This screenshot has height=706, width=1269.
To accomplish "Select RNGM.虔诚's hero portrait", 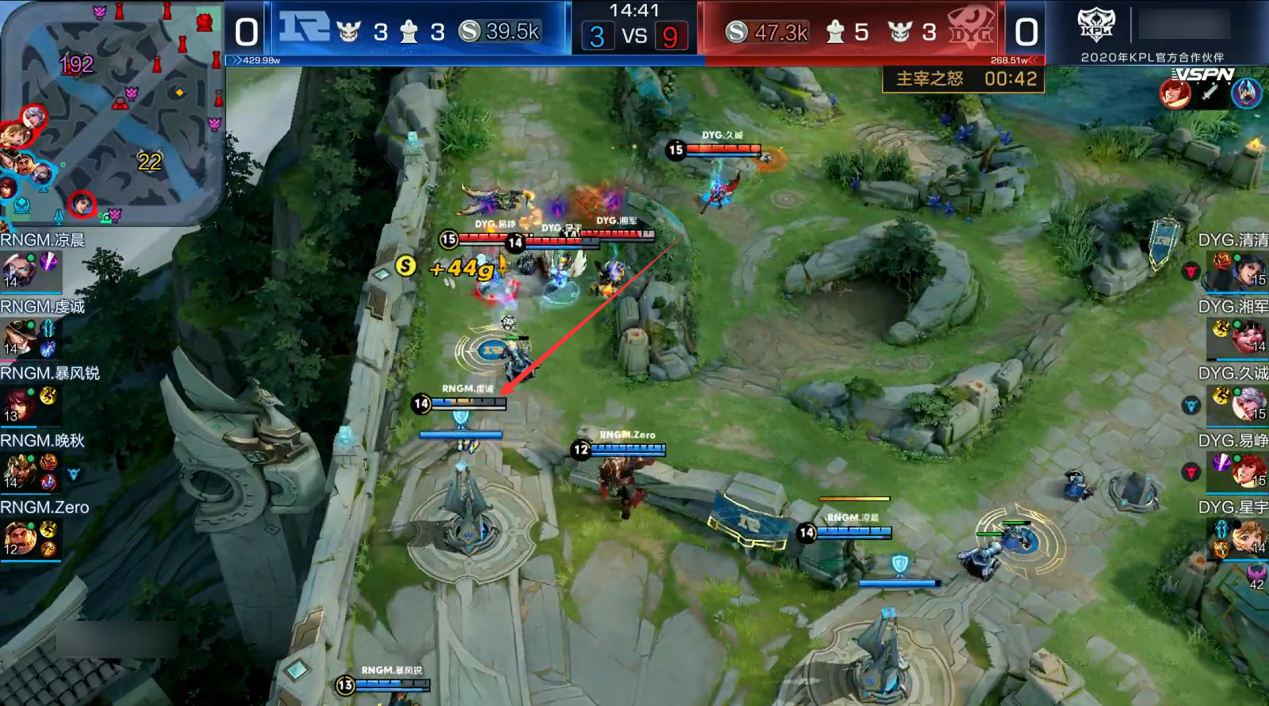I will 18,337.
